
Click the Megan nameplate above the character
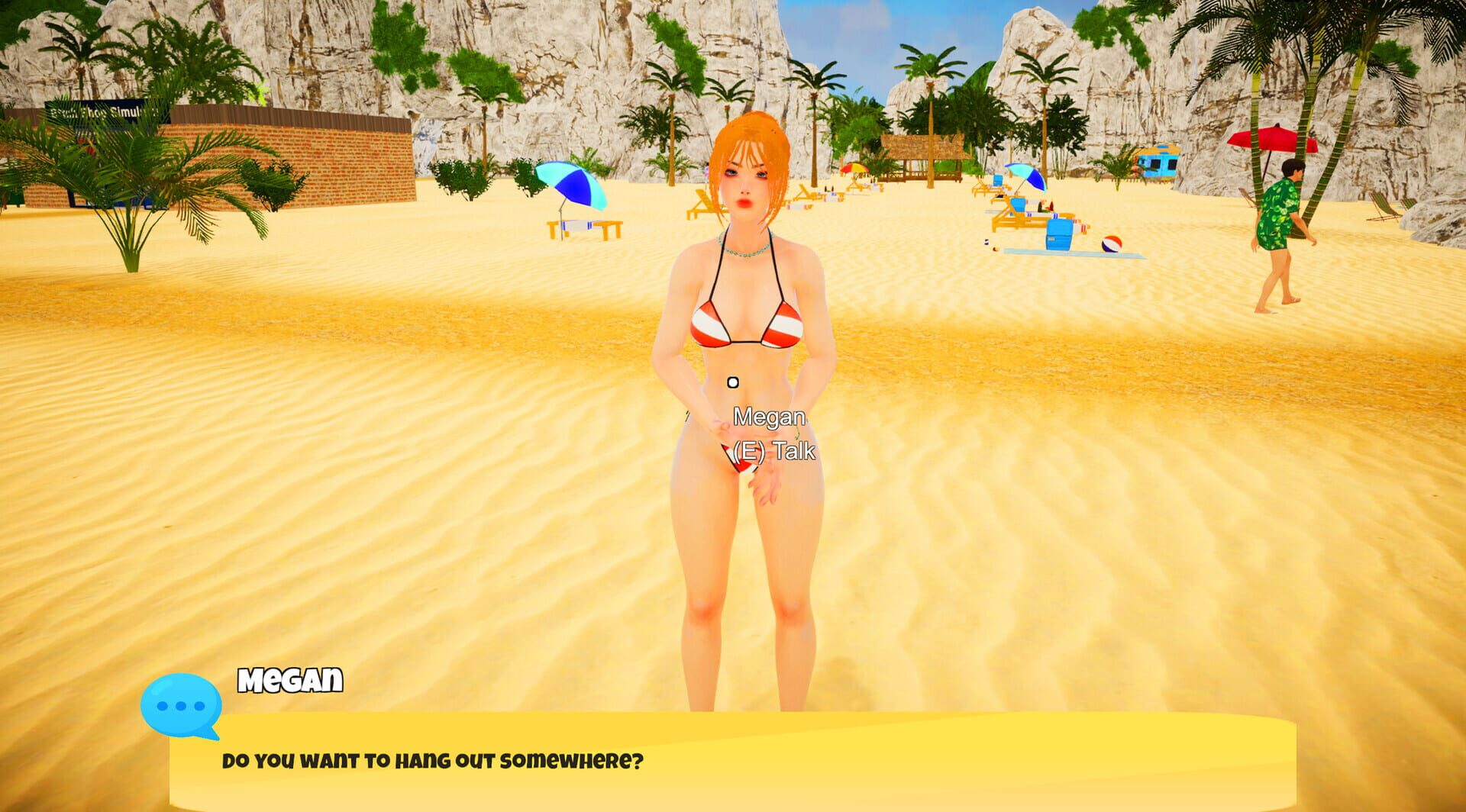[x=768, y=417]
